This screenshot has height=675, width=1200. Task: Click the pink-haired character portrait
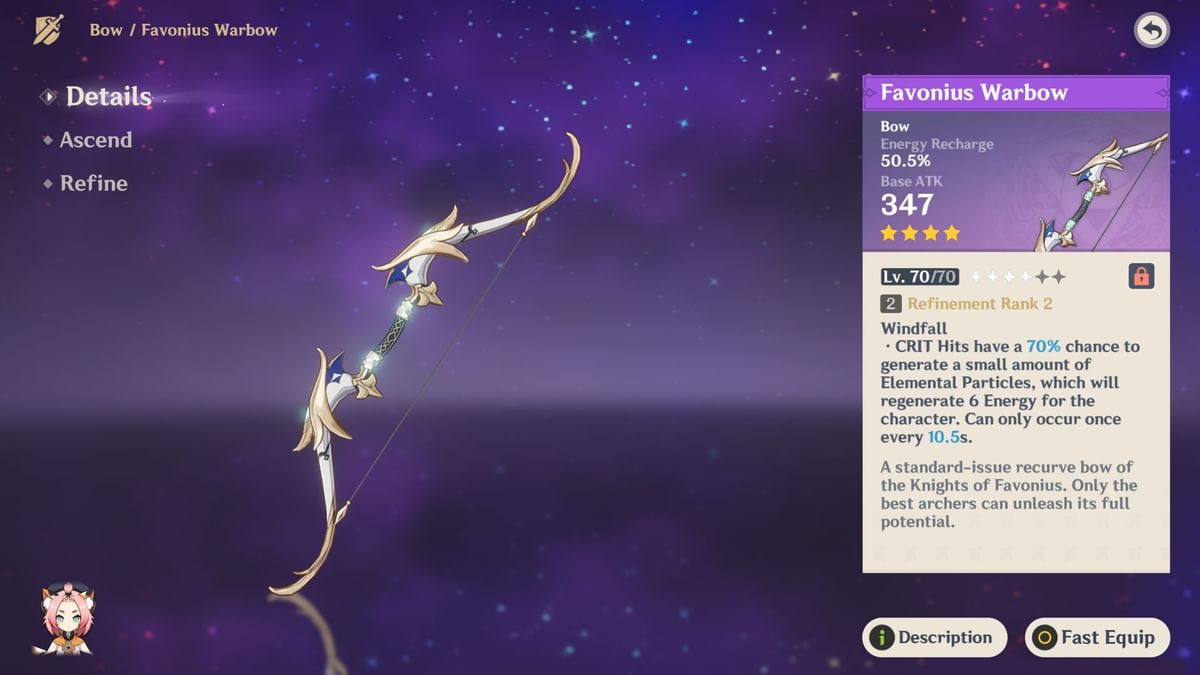(61, 620)
